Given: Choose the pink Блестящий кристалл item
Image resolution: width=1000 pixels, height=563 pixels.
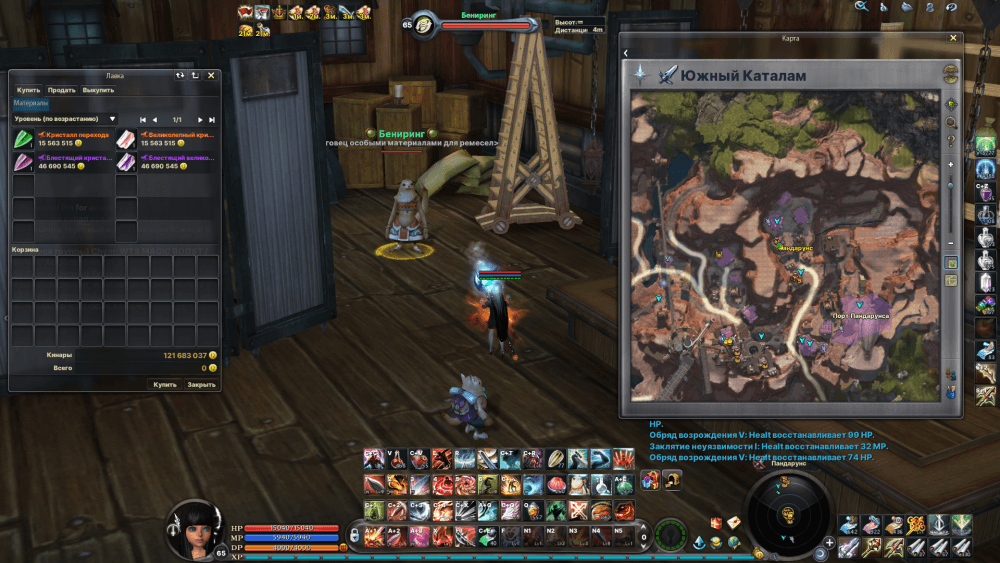Looking at the screenshot, I should [x=22, y=162].
